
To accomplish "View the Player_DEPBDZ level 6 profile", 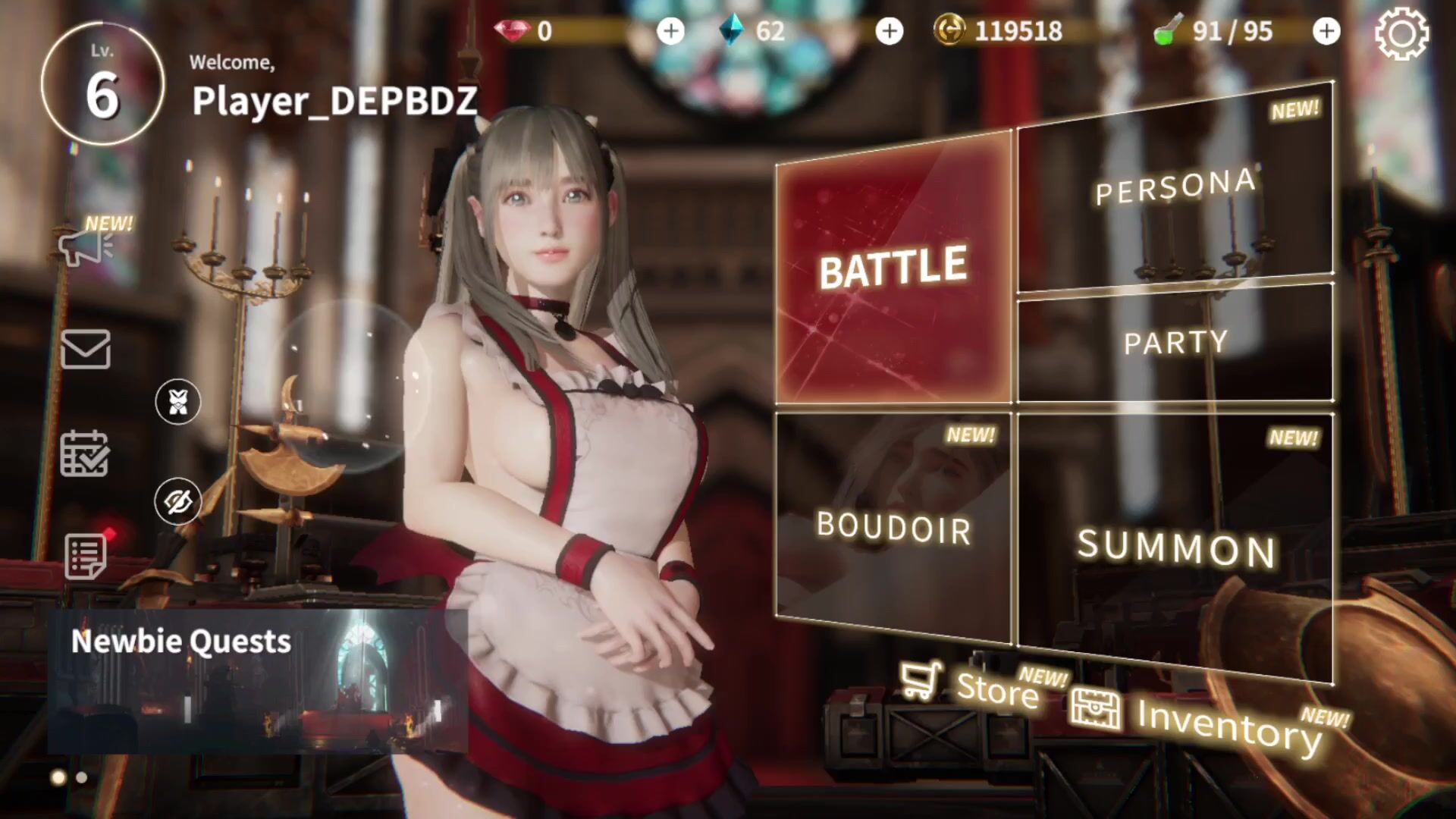I will [102, 83].
